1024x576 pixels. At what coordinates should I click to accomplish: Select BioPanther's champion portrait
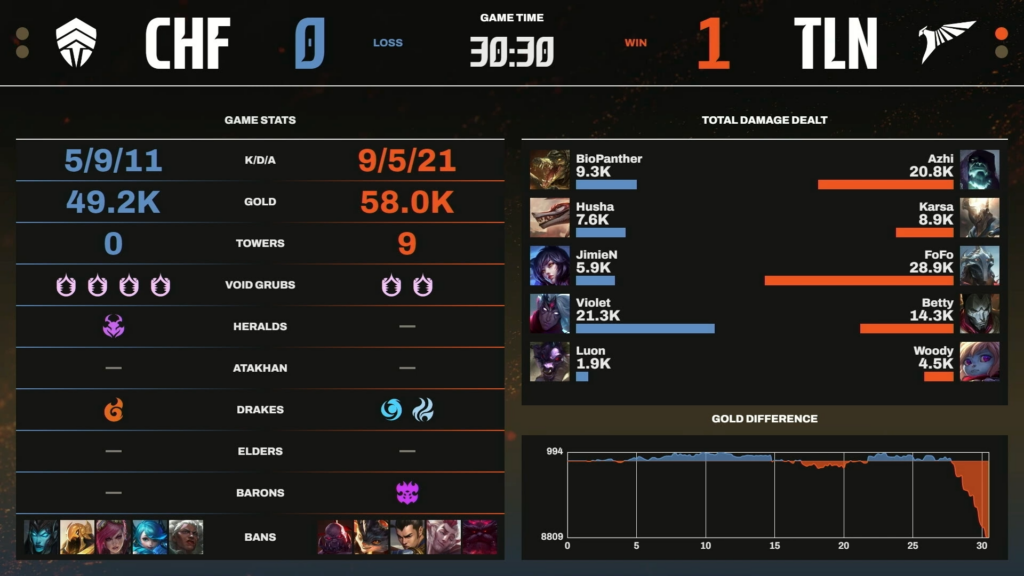pyautogui.click(x=549, y=170)
